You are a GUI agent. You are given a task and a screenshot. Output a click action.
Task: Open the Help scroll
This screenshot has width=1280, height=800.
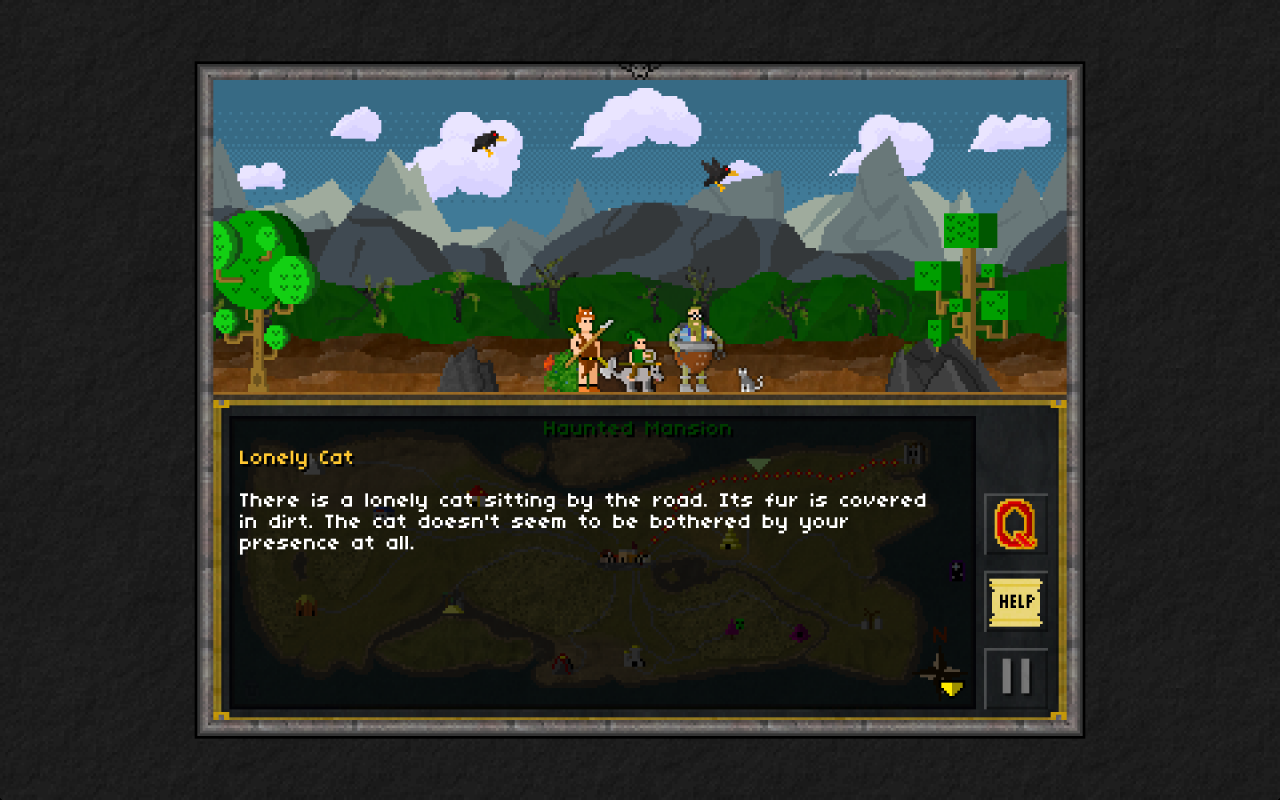tap(1015, 601)
